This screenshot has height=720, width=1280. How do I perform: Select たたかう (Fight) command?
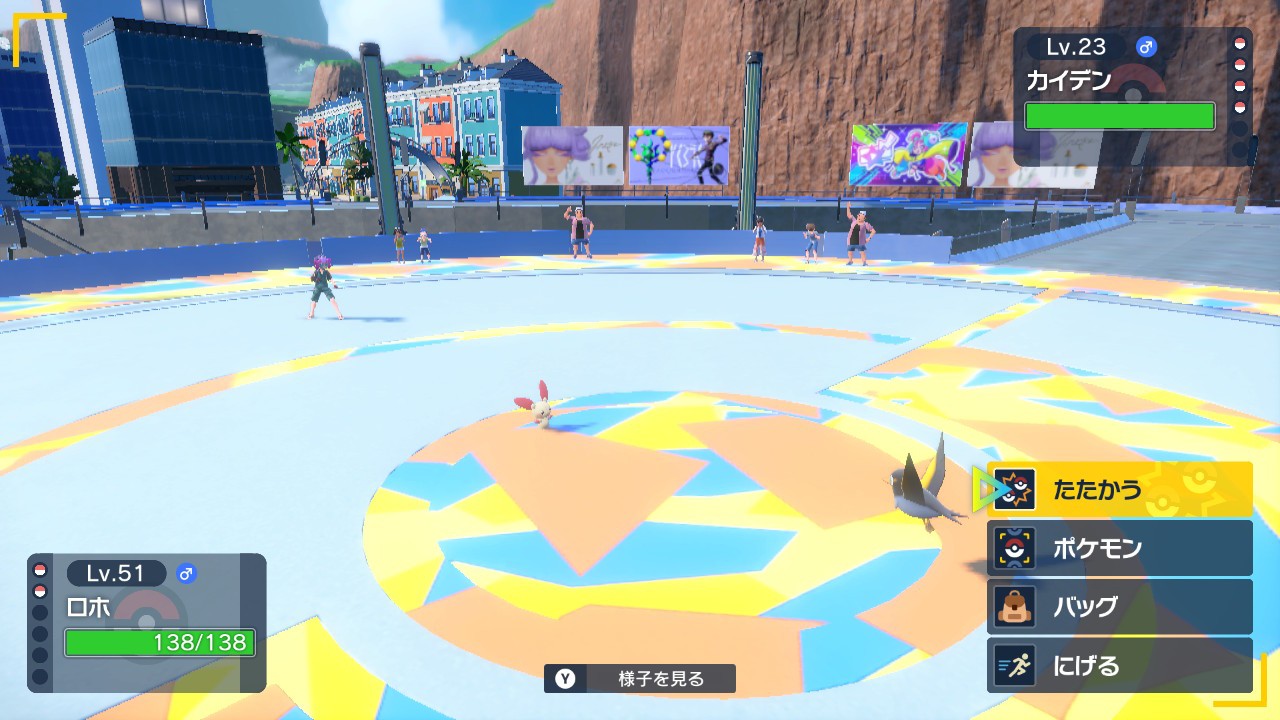click(1119, 490)
